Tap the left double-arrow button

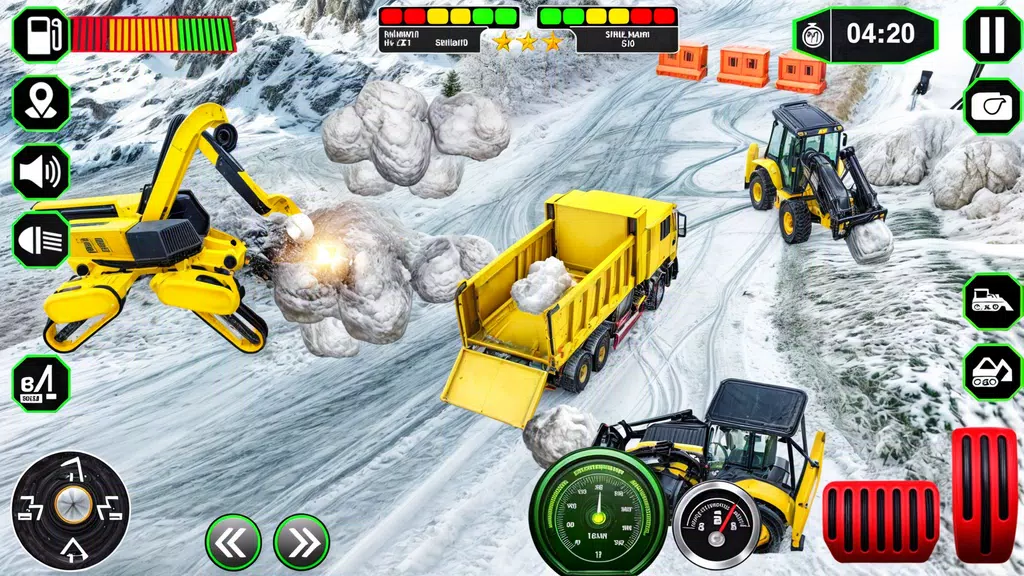tap(233, 542)
